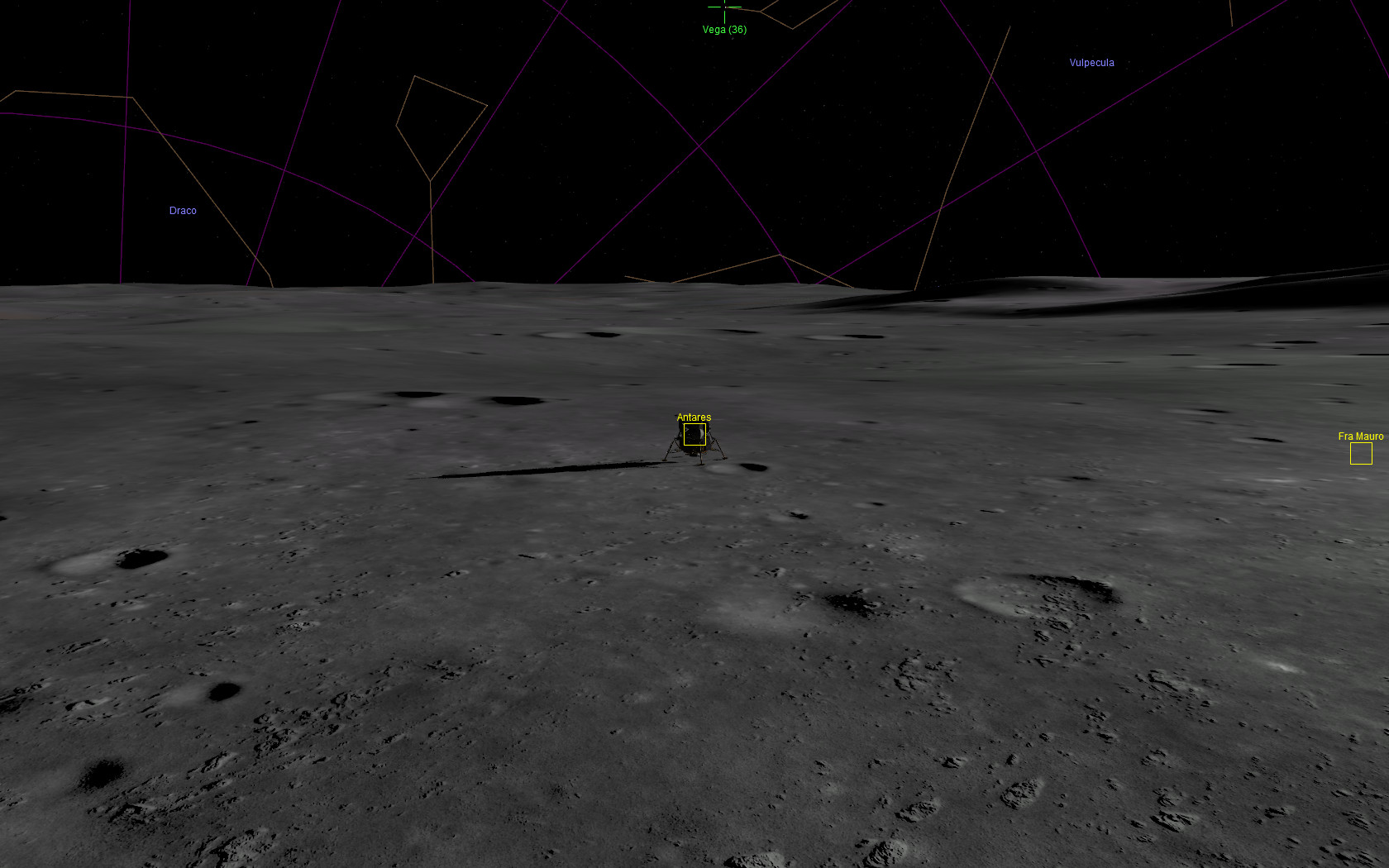This screenshot has height=868, width=1389.
Task: Click the Fra Mauro location marker square
Action: tap(1361, 453)
